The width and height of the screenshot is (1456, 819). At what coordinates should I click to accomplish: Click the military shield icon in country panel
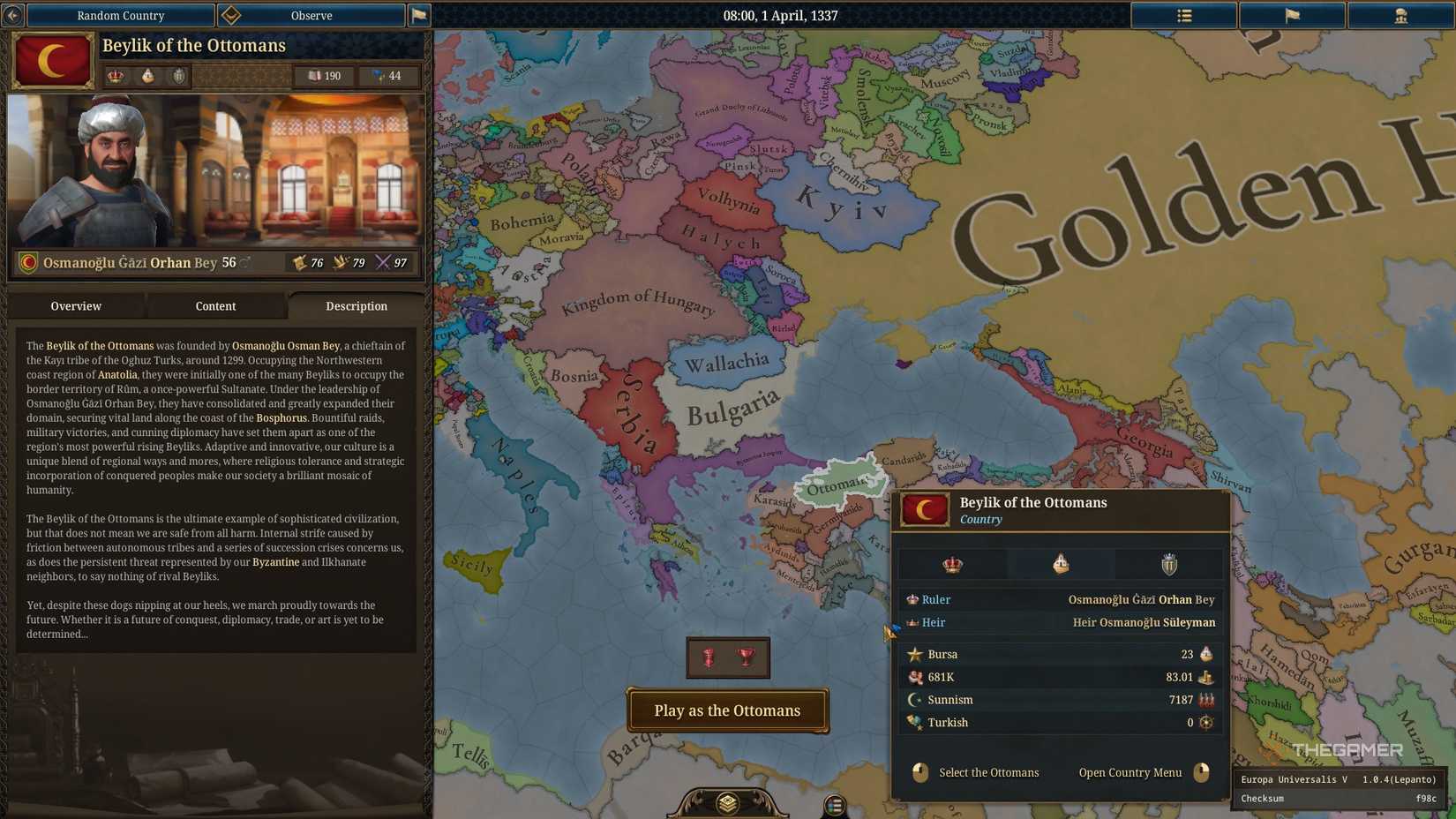pyautogui.click(x=1168, y=564)
